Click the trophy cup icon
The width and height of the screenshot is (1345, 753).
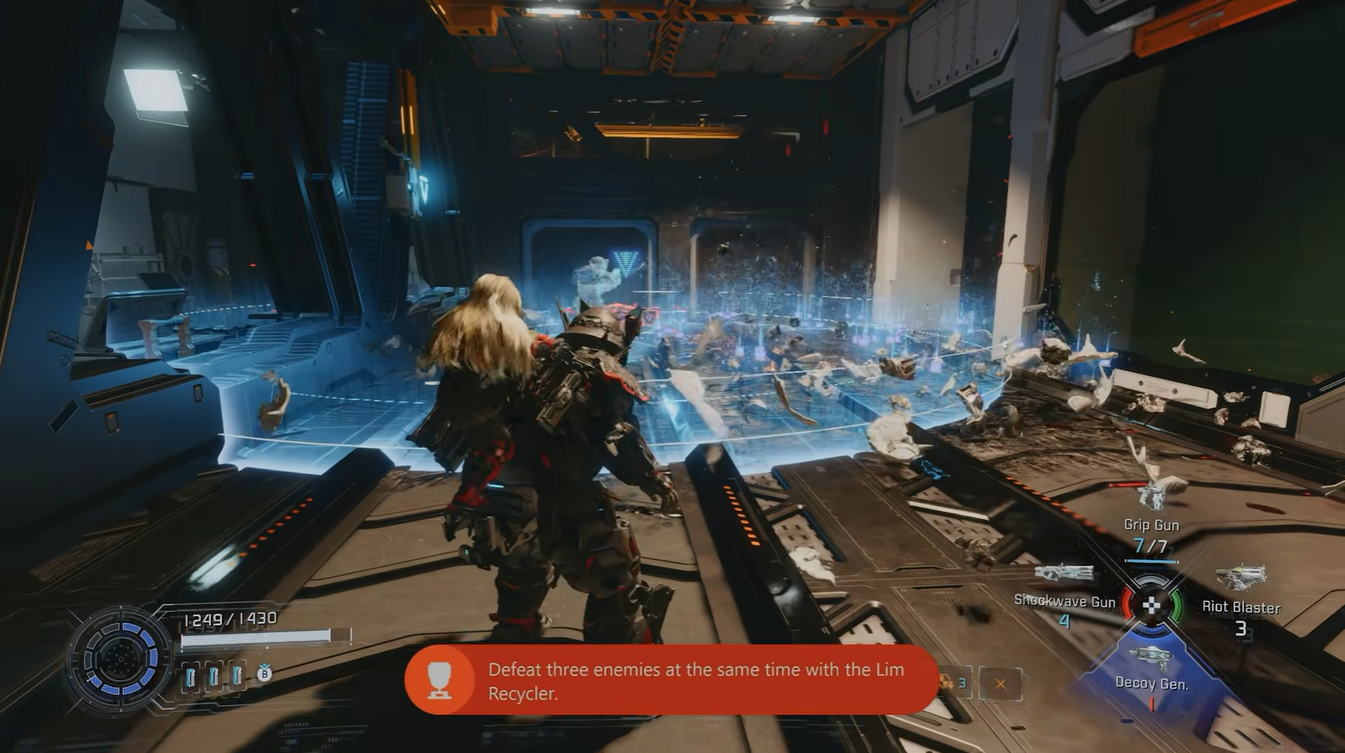(440, 680)
